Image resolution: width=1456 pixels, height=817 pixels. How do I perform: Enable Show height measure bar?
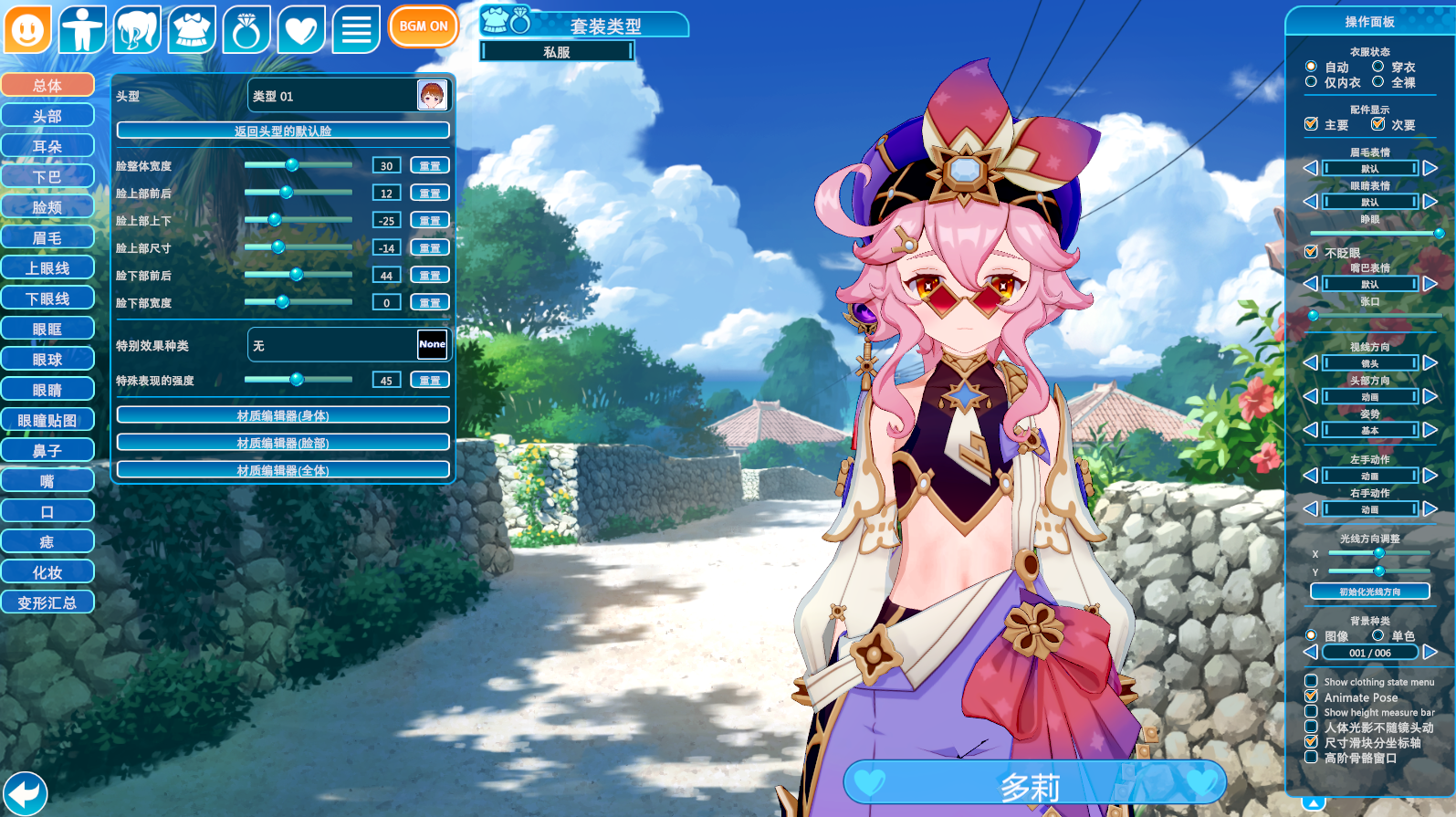(1312, 712)
